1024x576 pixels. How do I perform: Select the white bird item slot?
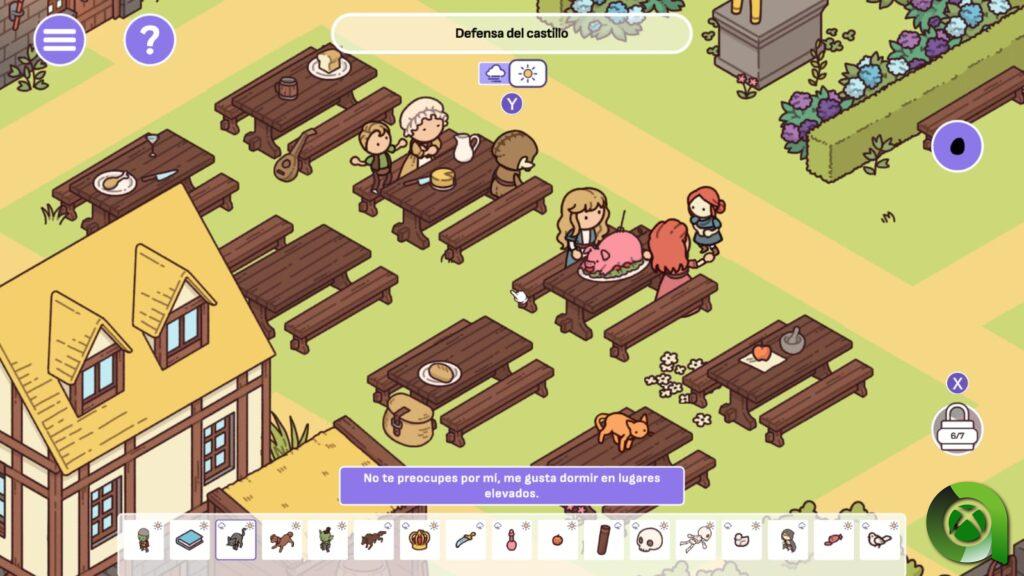tap(880, 540)
